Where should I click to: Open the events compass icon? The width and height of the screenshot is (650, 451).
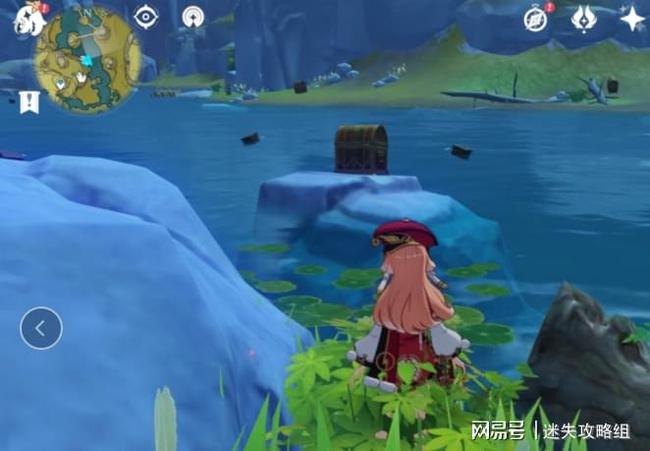[x=537, y=19]
